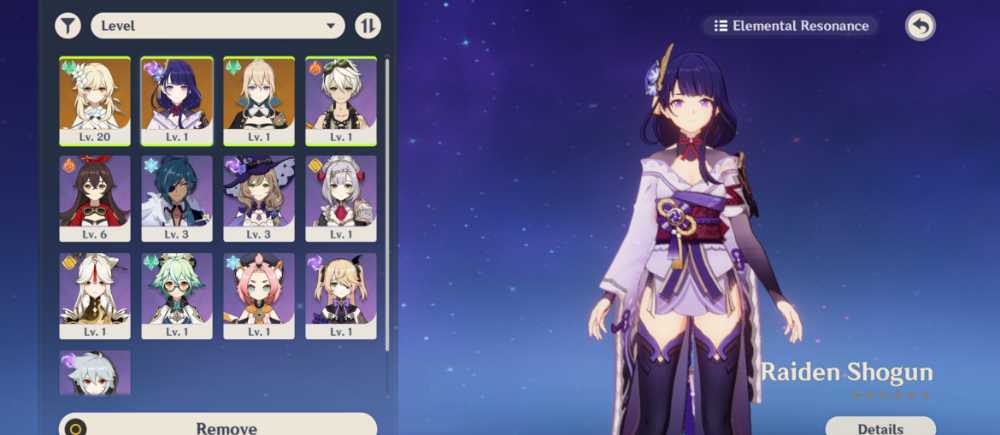The width and height of the screenshot is (1000, 435).
Task: Select Bennett's Pyro character card
Action: pyautogui.click(x=341, y=100)
